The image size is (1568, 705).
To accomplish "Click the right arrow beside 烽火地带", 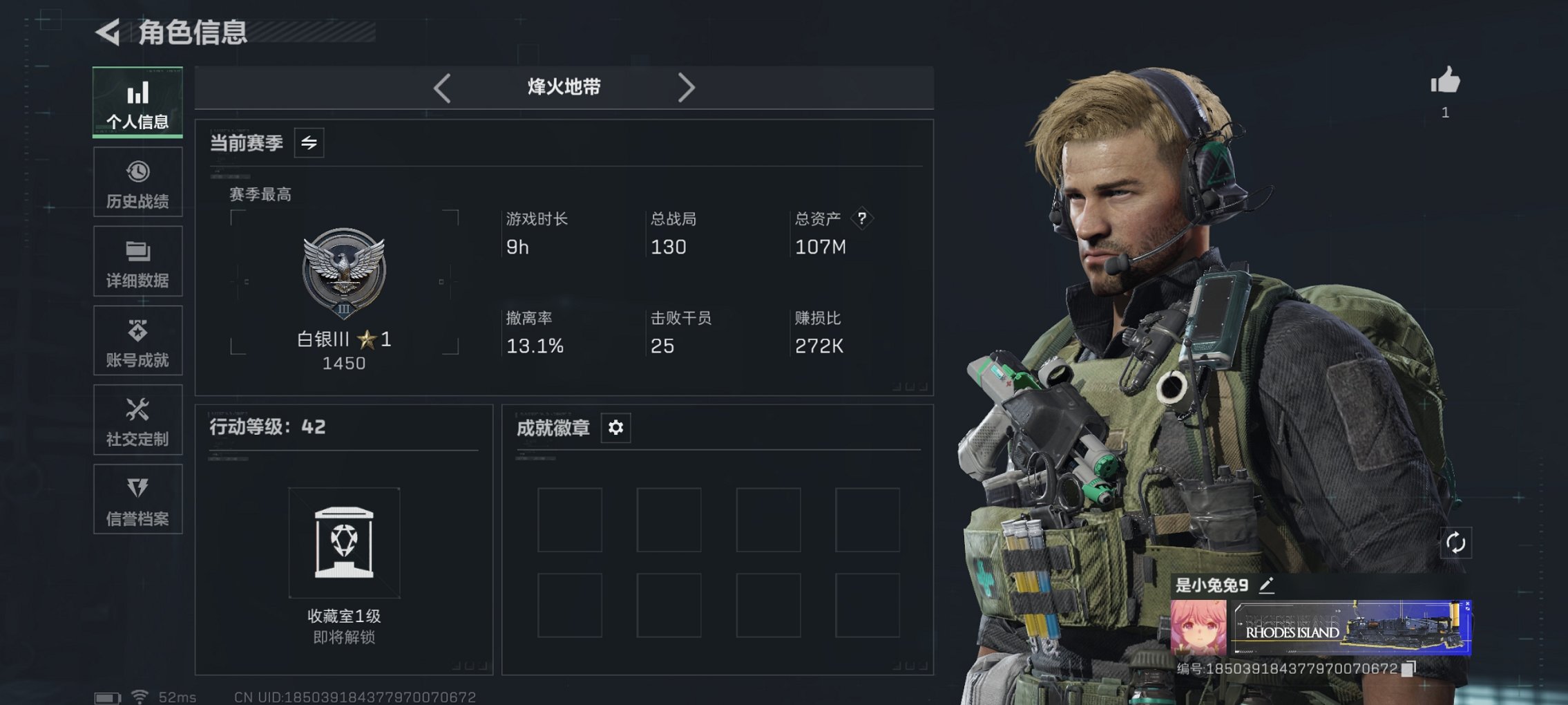I will click(x=687, y=87).
